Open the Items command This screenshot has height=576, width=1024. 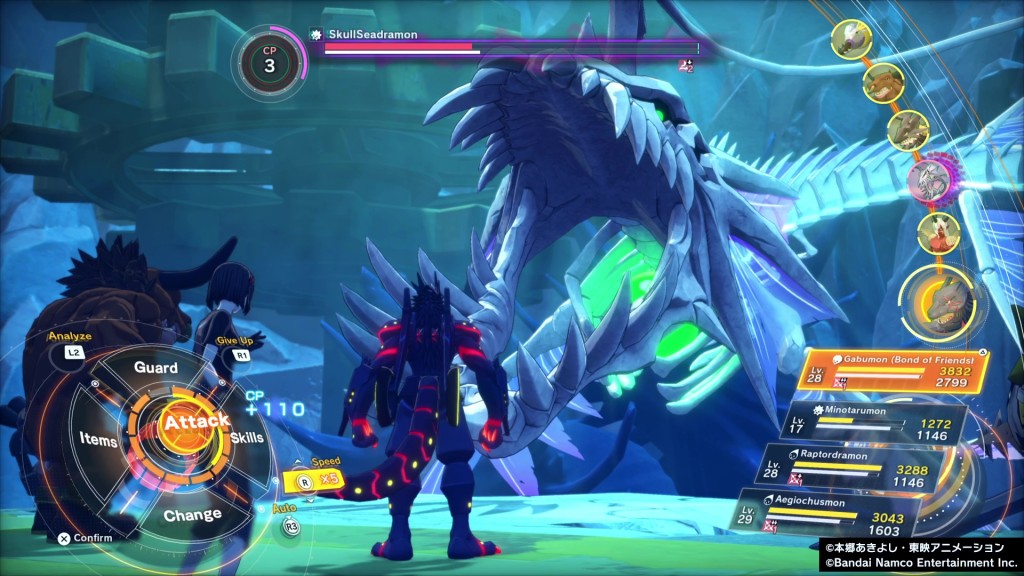click(x=98, y=440)
